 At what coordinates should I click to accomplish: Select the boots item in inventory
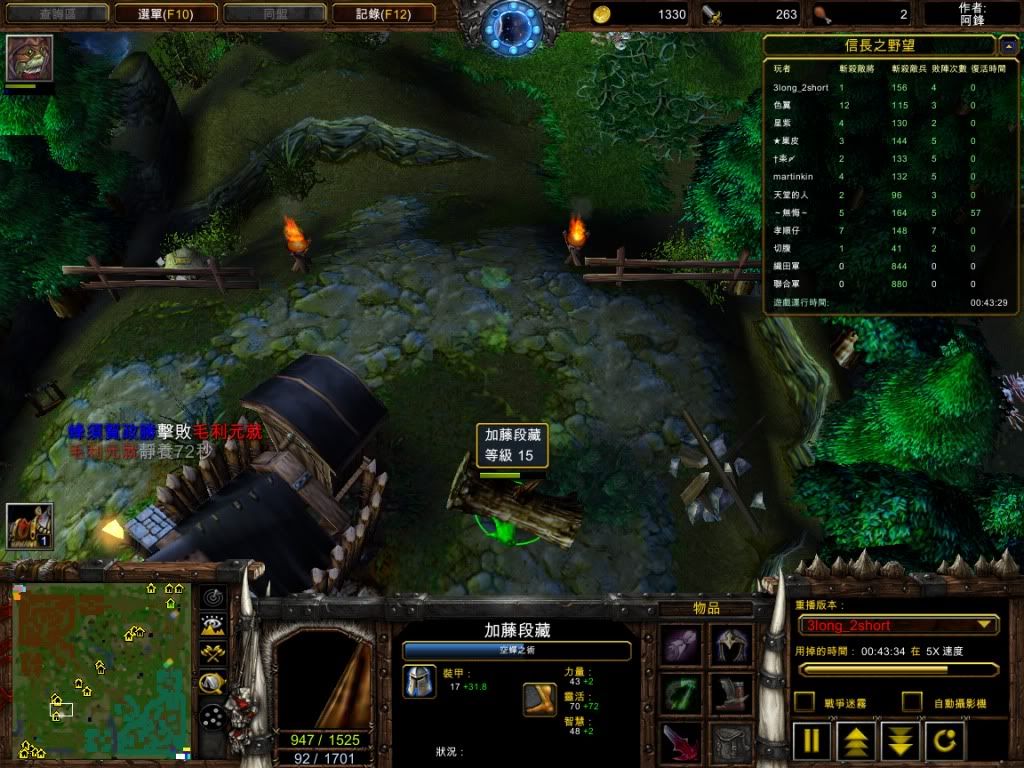click(x=731, y=693)
